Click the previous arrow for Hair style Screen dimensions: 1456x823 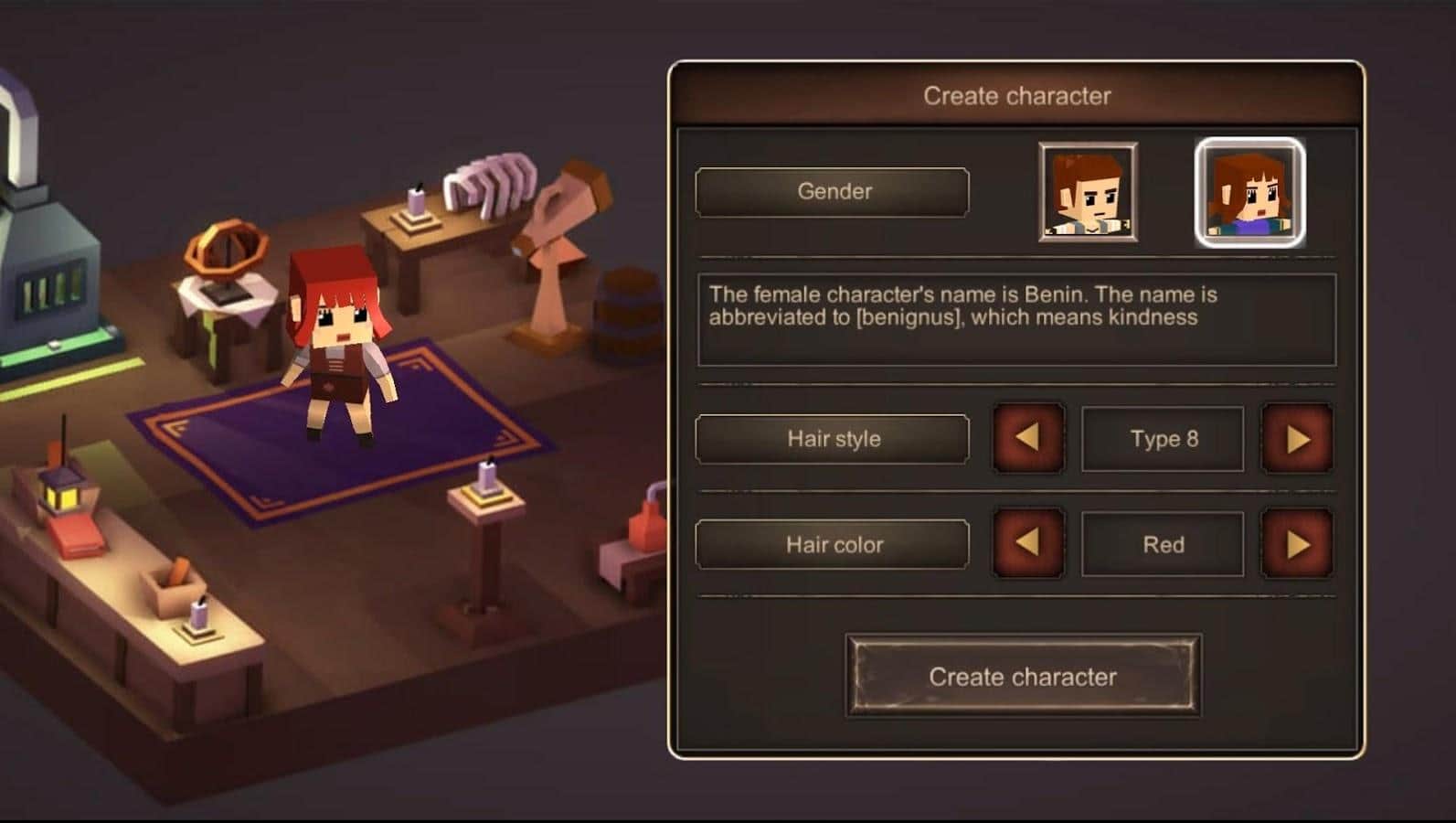pos(1028,439)
